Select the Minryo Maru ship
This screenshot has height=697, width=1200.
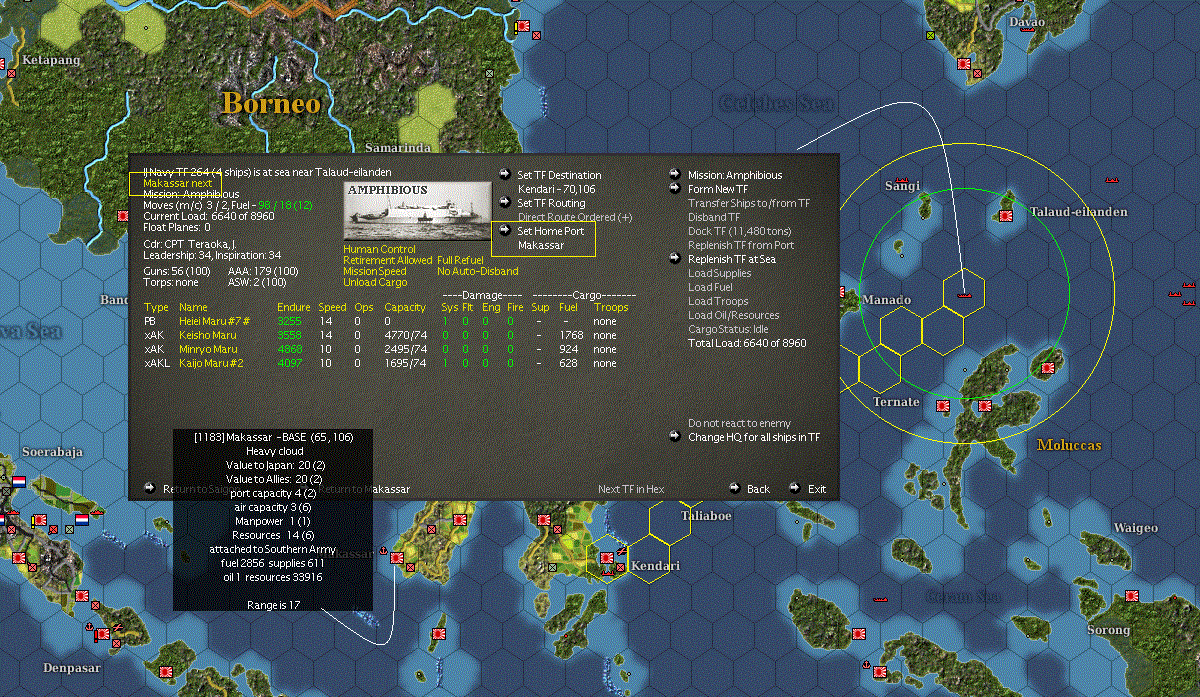tap(208, 349)
